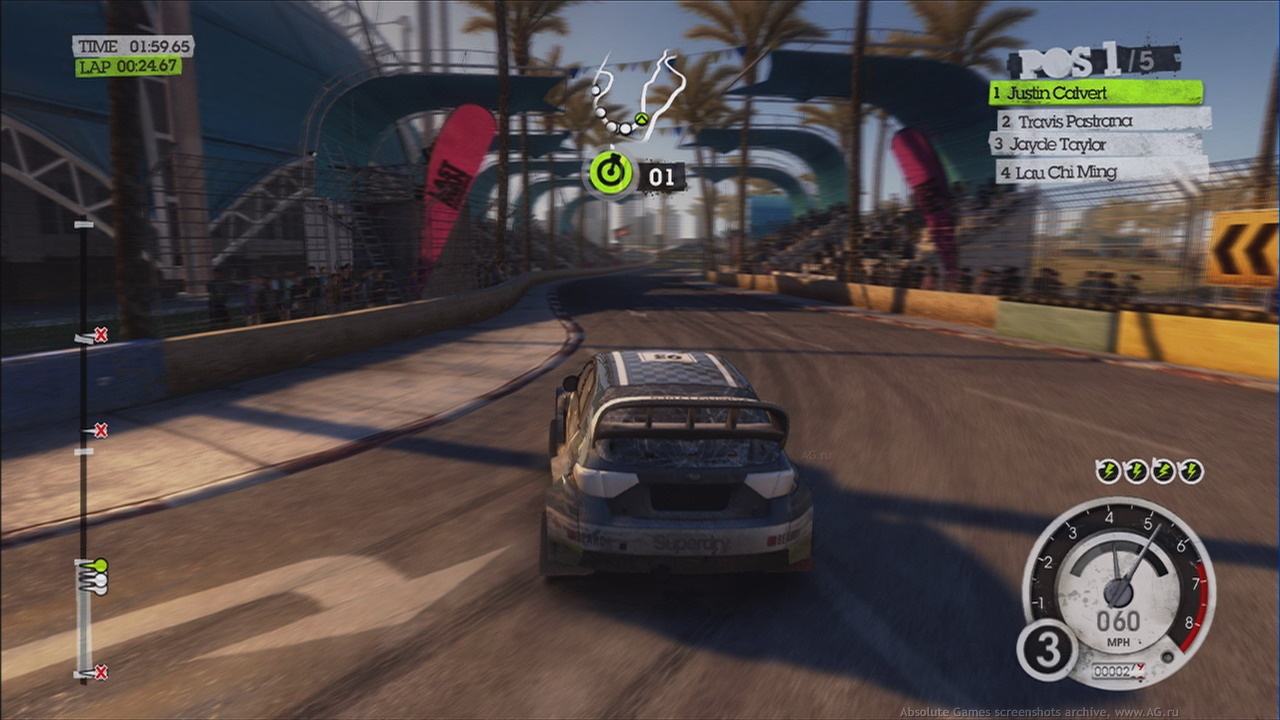Select Travis Pastrana in the standings list
Image resolution: width=1280 pixels, height=720 pixels.
pyautogui.click(x=1102, y=121)
